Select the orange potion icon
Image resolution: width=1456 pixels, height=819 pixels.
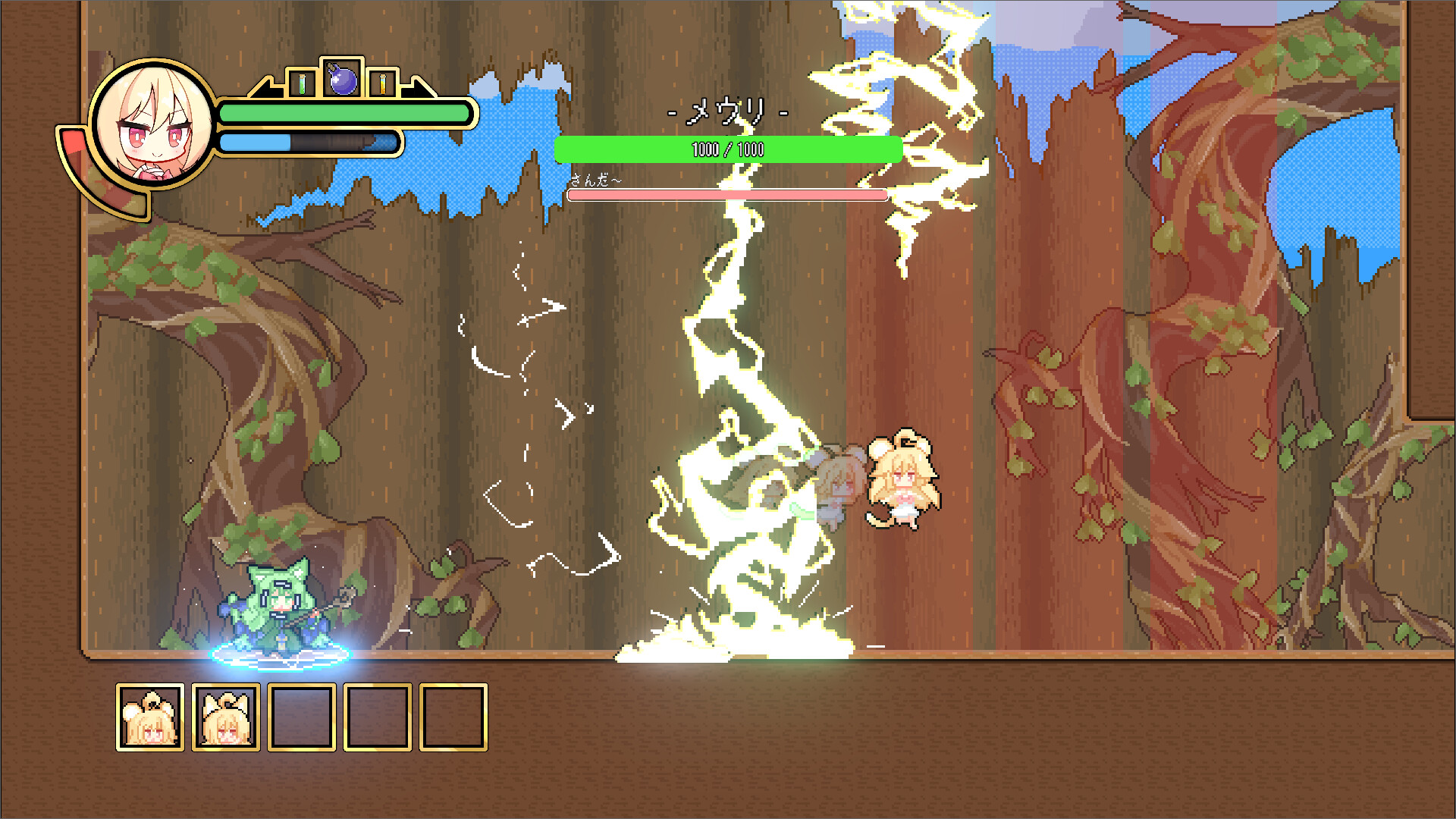click(382, 83)
